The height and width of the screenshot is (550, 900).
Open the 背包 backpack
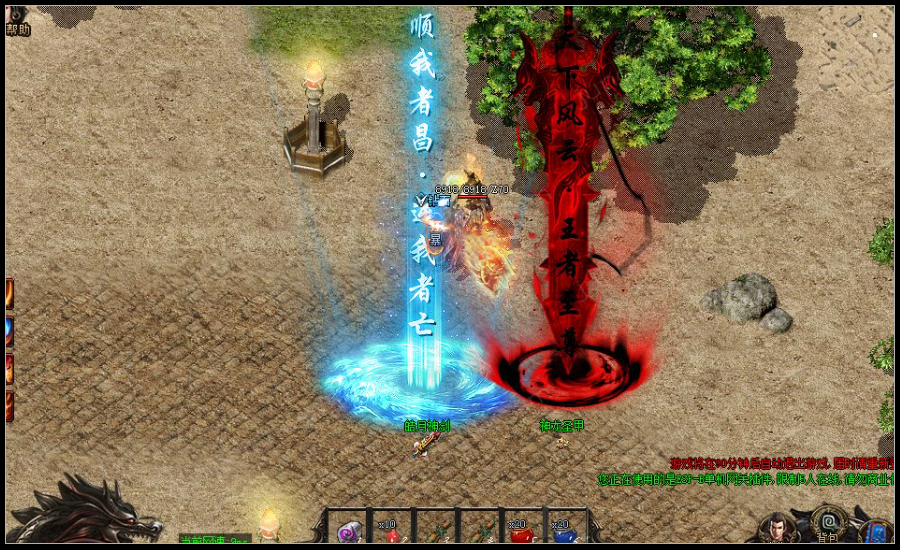828,525
